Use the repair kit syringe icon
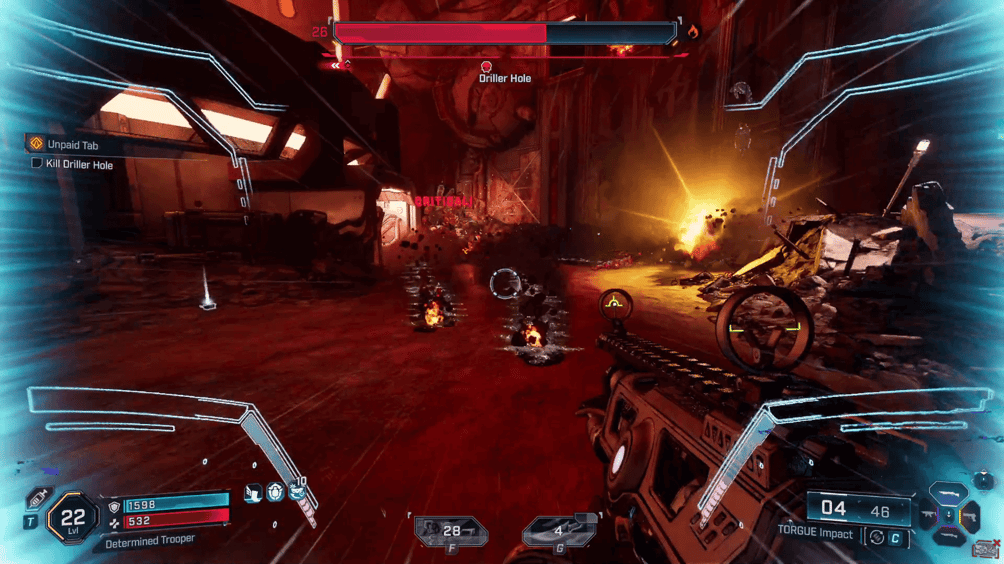 click(40, 497)
